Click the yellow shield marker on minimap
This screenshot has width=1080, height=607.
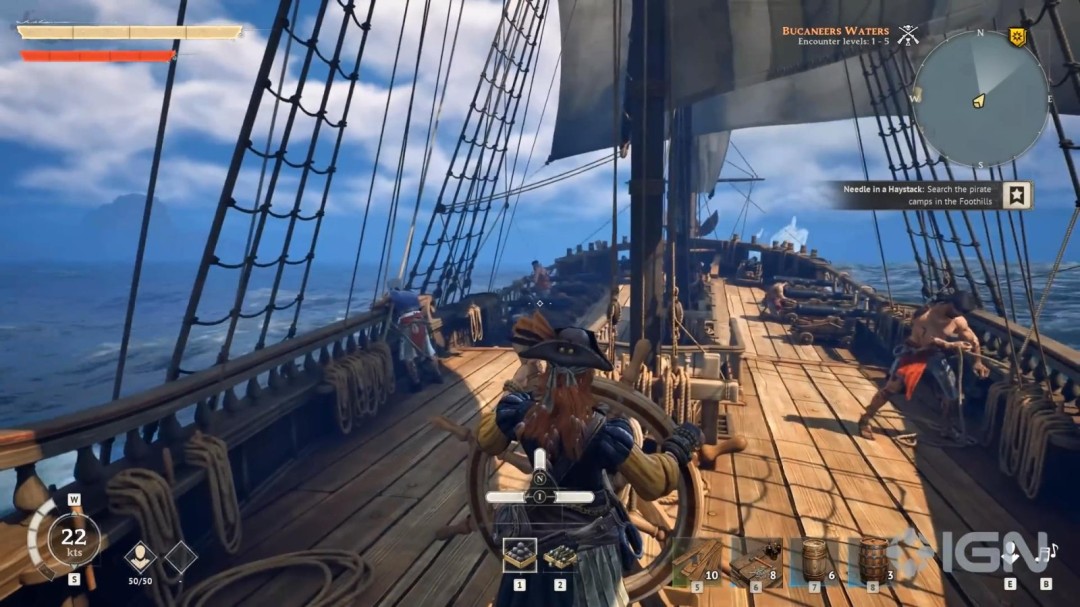point(1017,38)
